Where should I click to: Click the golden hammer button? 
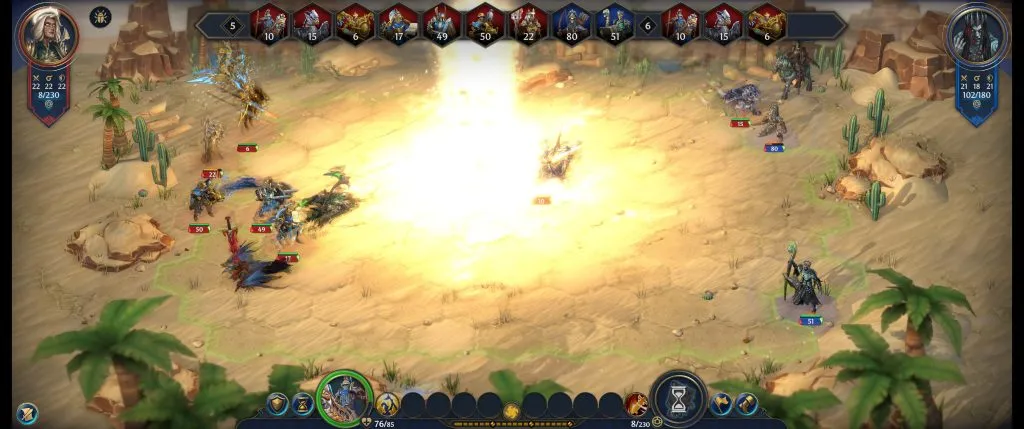point(746,404)
